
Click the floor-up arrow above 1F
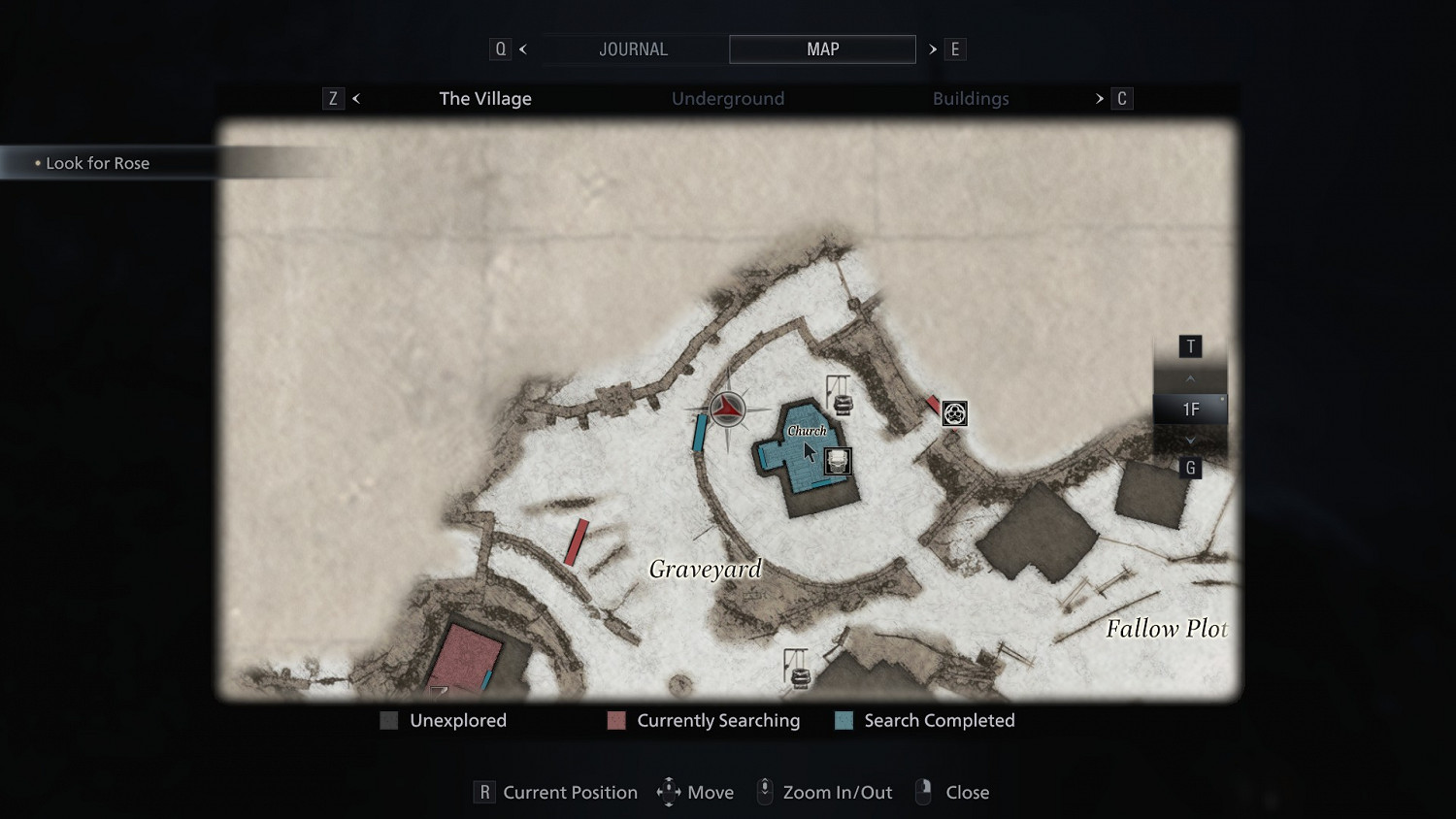pyautogui.click(x=1190, y=378)
